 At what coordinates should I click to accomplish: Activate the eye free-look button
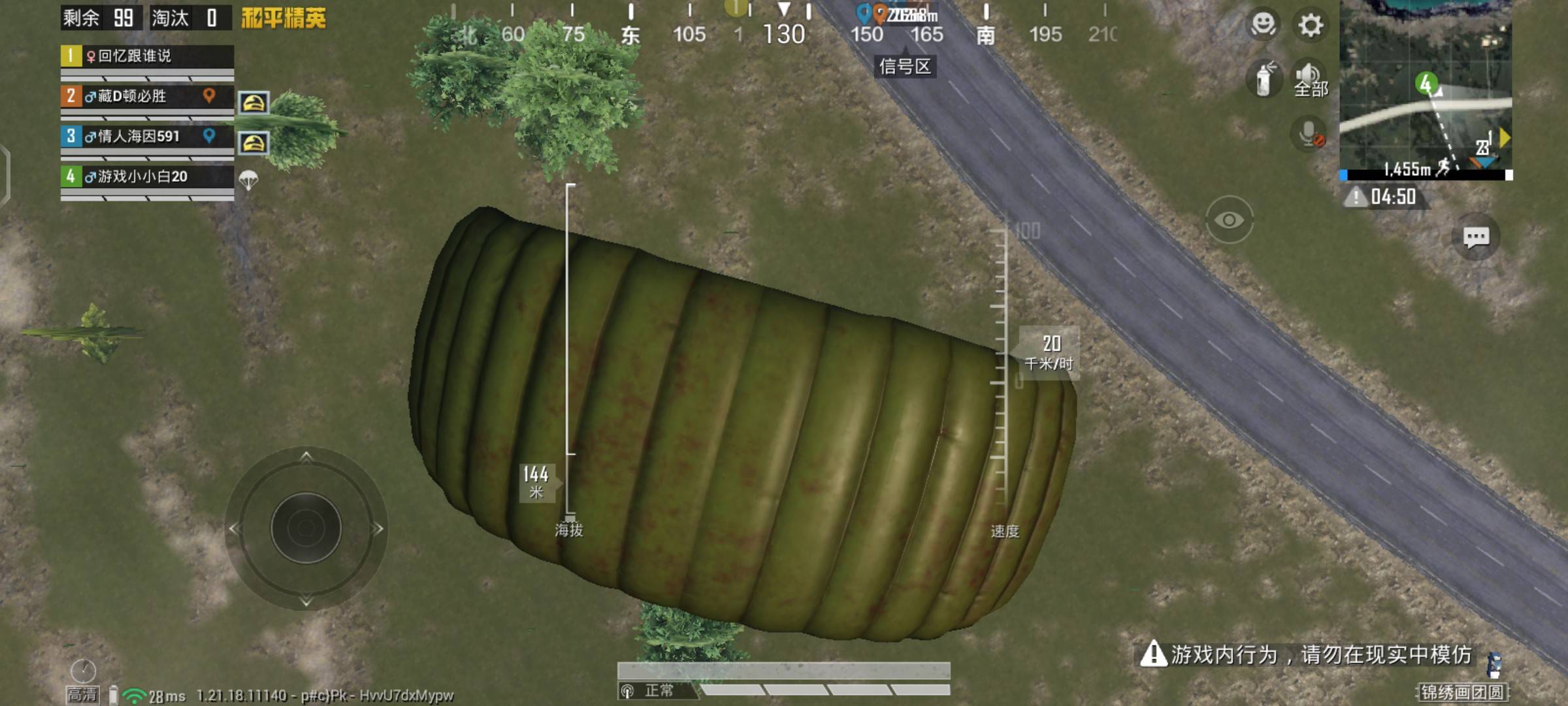[1229, 220]
